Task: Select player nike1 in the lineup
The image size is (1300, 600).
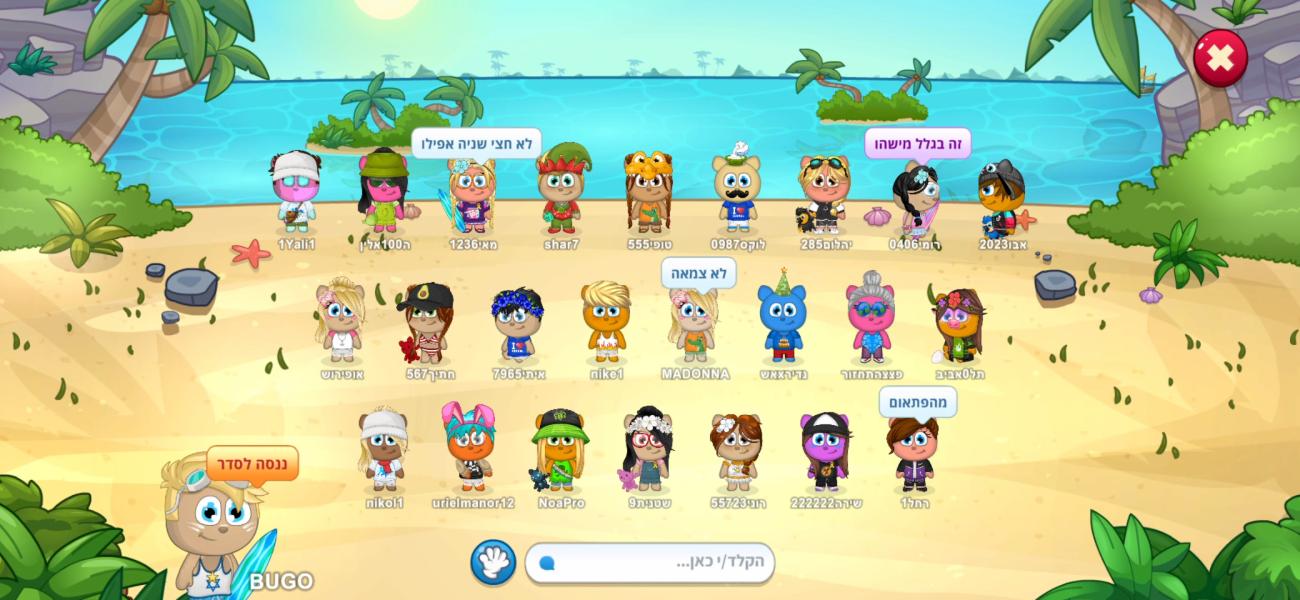Action: 606,323
